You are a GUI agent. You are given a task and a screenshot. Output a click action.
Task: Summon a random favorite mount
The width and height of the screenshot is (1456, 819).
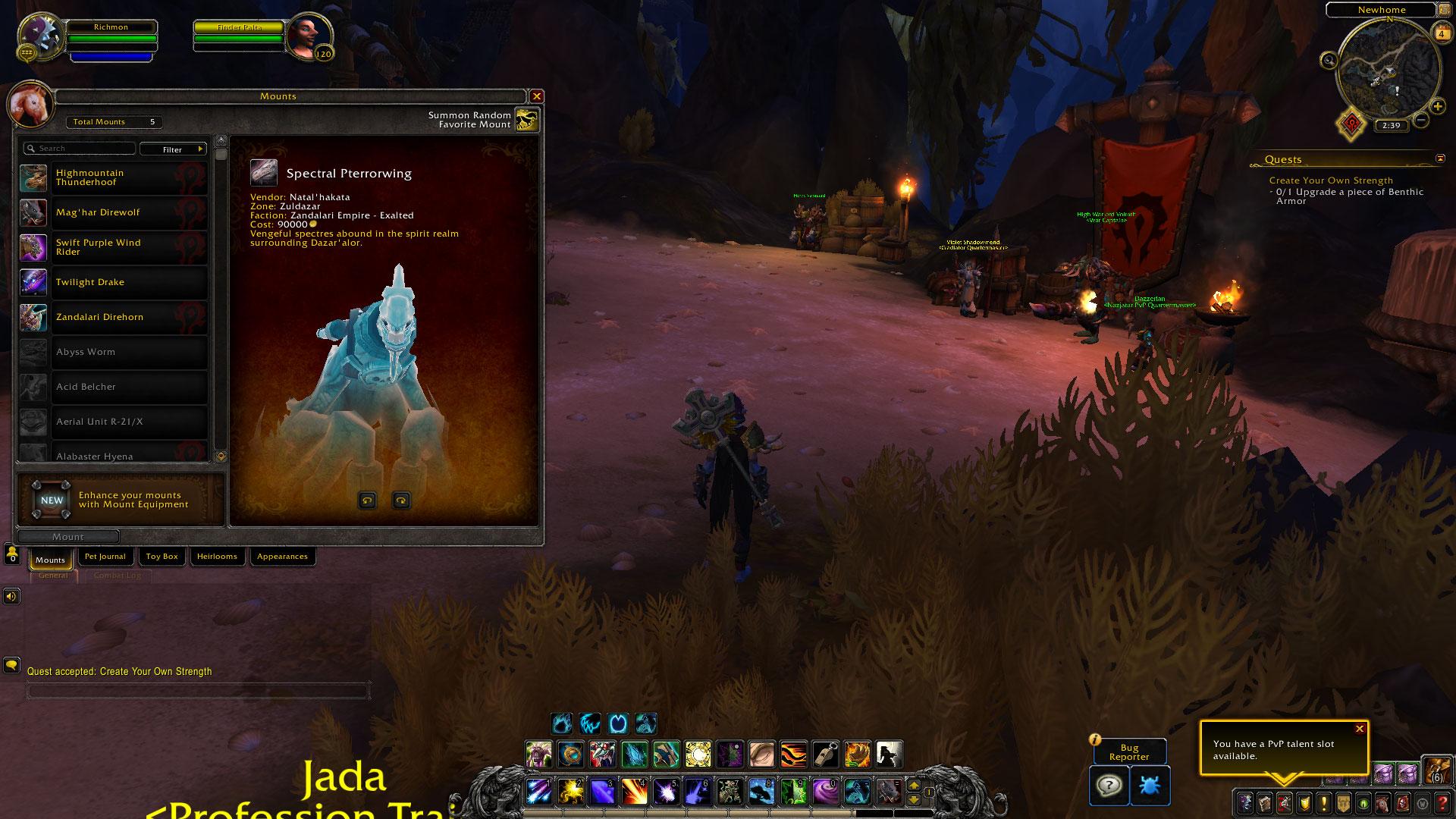coord(527,119)
